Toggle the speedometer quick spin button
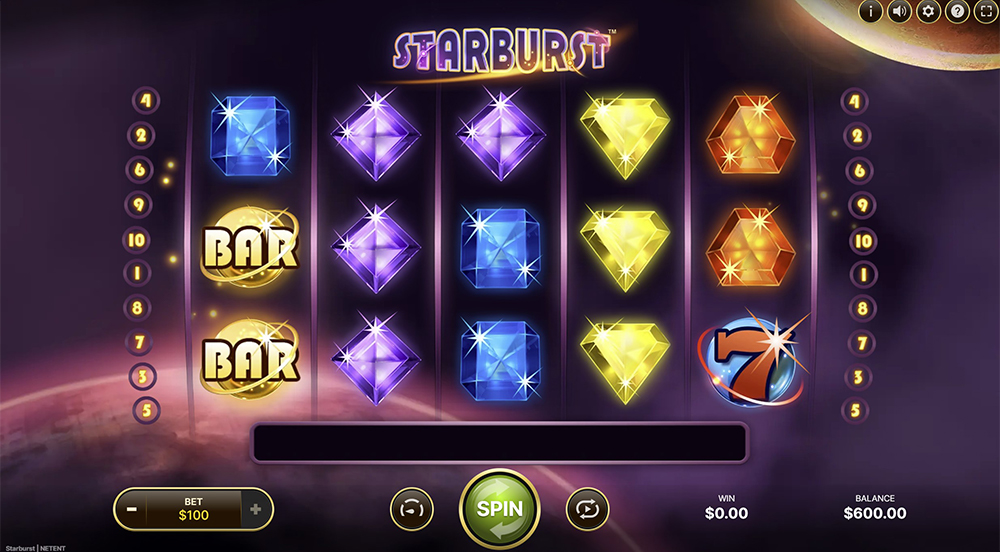1000x552 pixels. click(x=412, y=509)
